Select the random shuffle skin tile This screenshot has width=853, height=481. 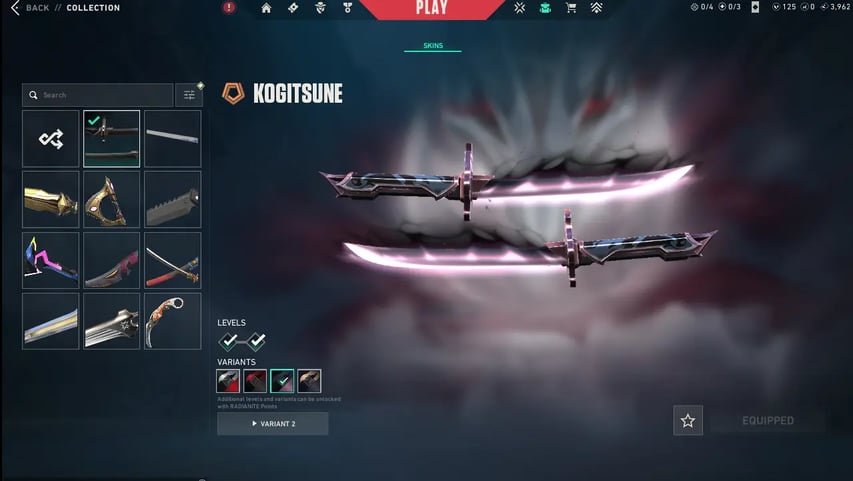(51, 139)
